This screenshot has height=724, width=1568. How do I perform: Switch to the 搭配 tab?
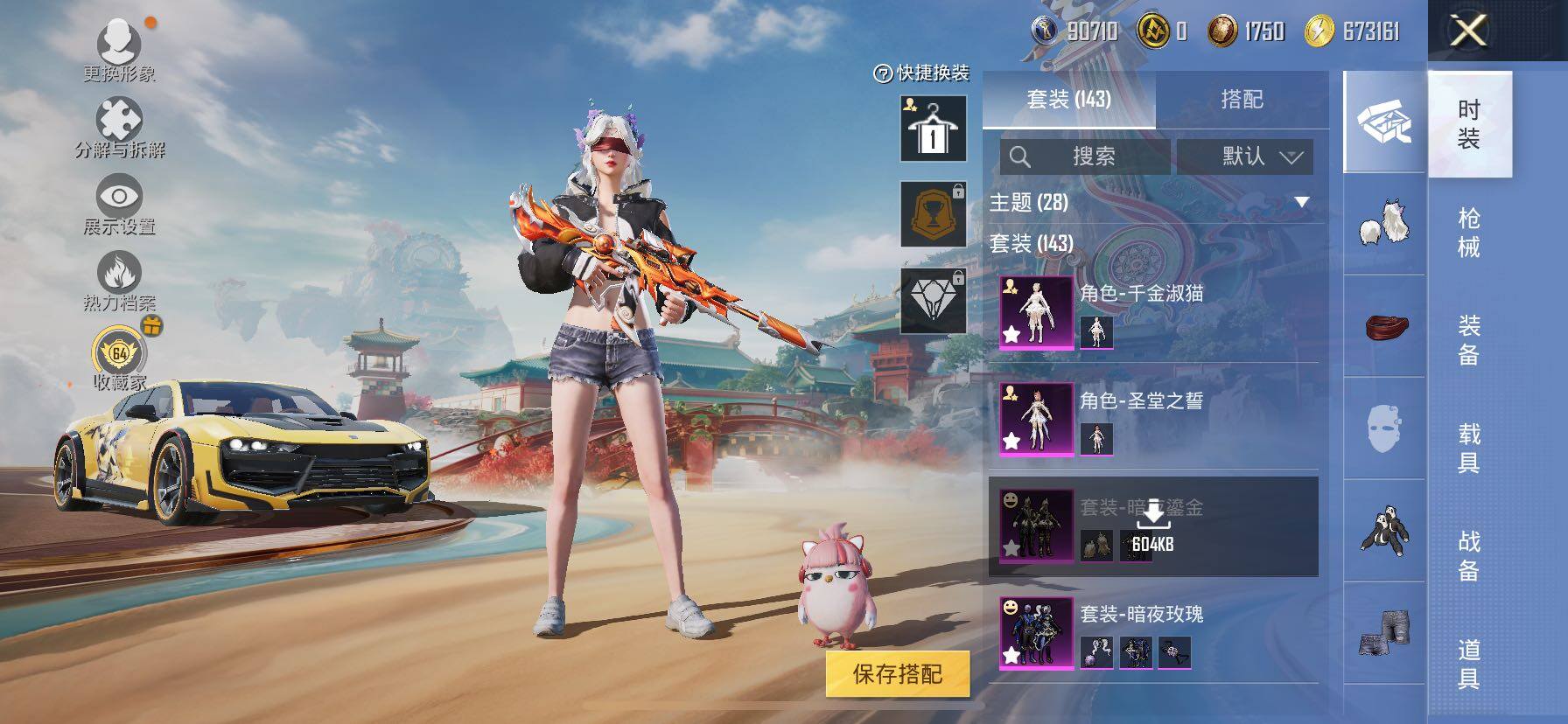click(1242, 100)
